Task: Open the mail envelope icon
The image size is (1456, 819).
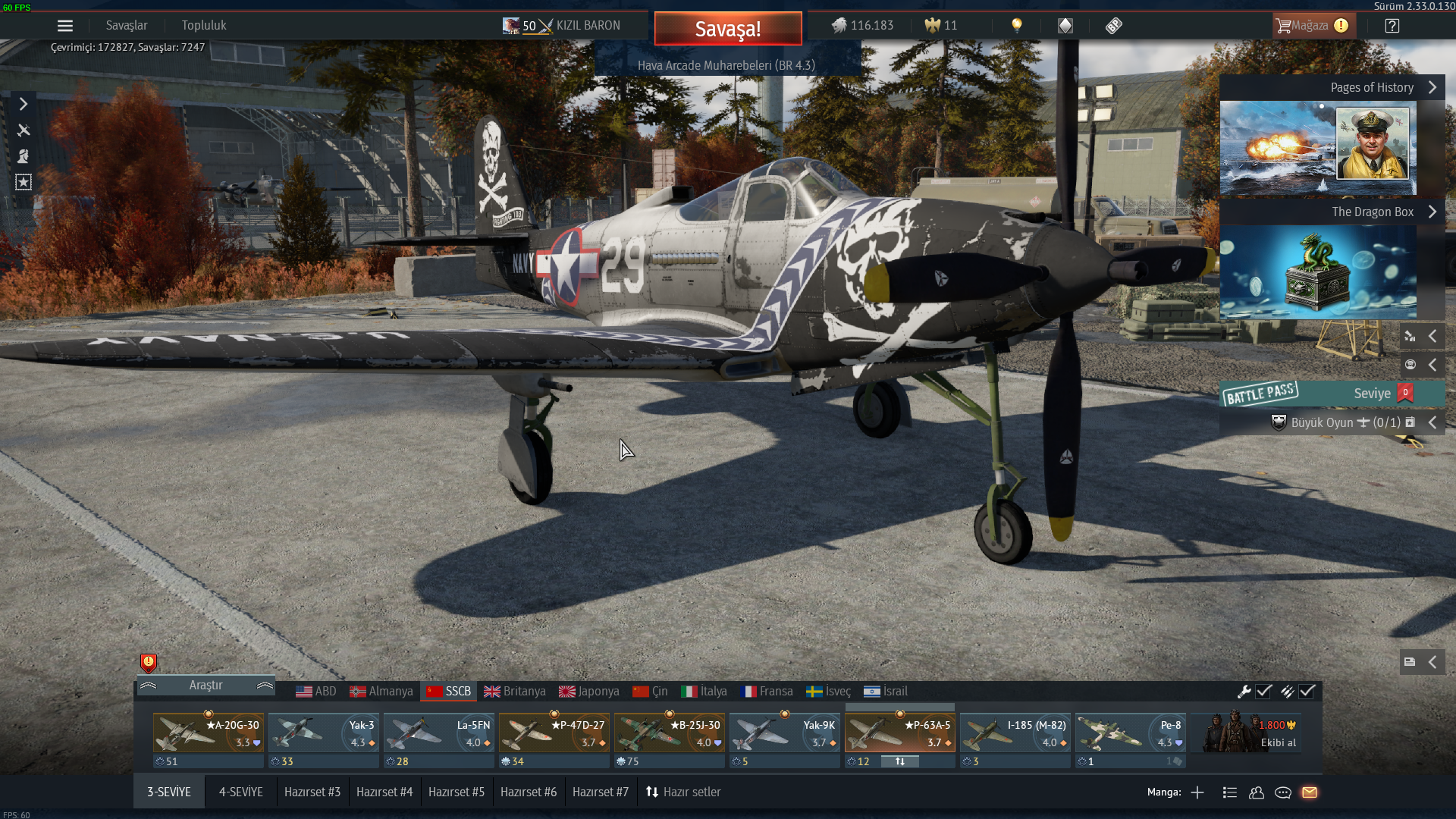Action: click(x=1310, y=792)
